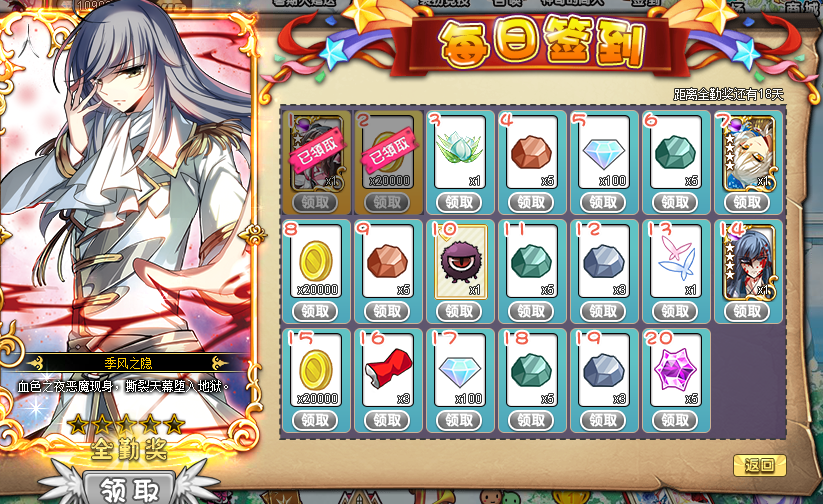The image size is (823, 504).
Task: Claim the day 13 butterfly reward
Action: coord(676,311)
